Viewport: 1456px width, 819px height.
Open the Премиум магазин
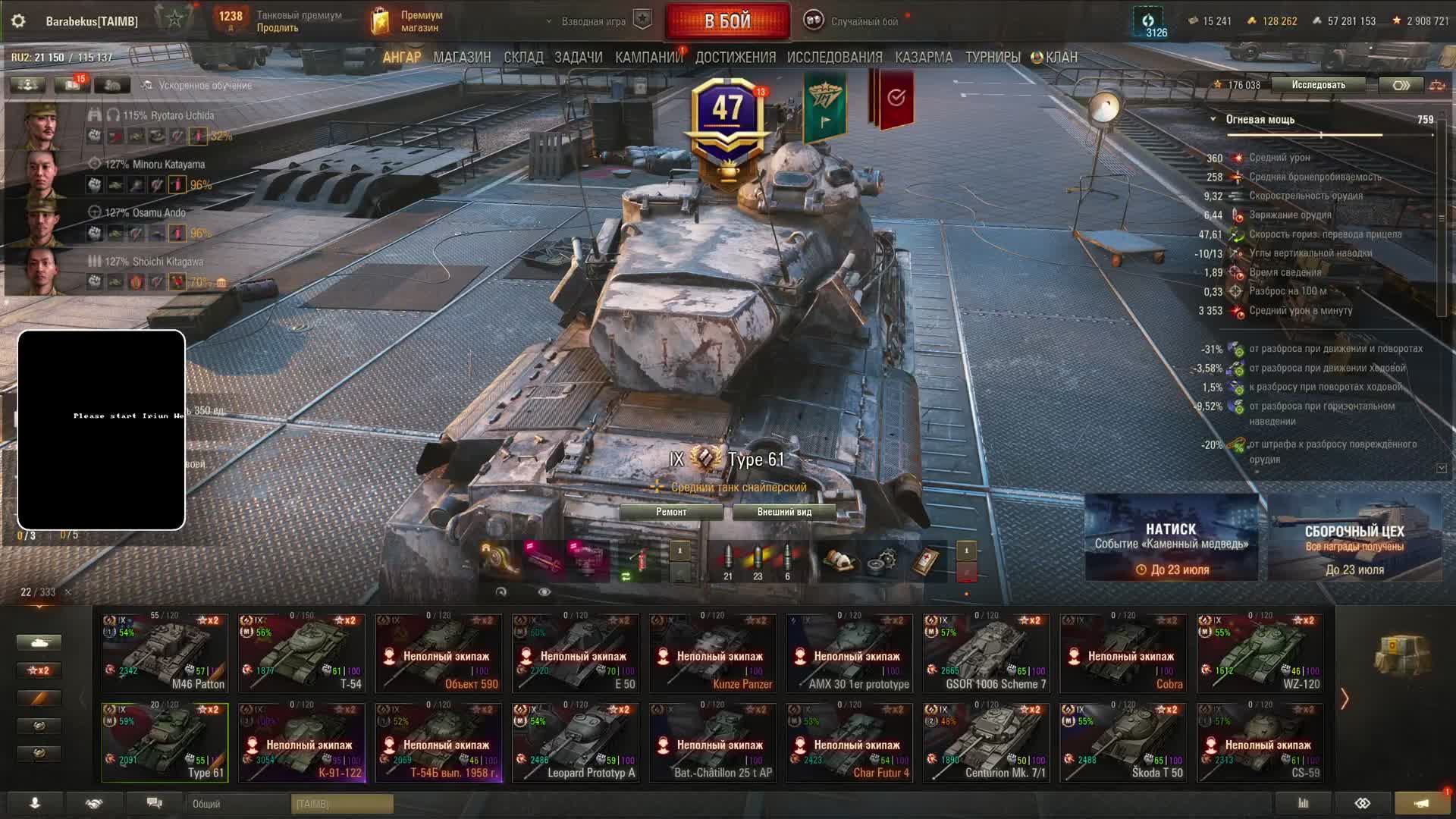[406, 21]
